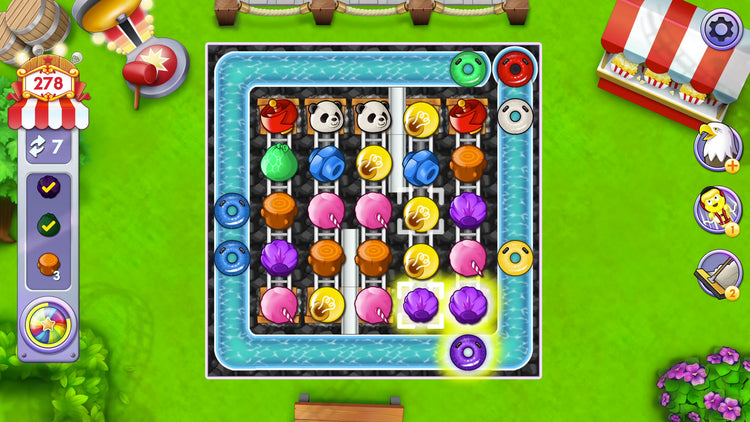
Task: Activate the eagle booster
Action: pos(716,146)
